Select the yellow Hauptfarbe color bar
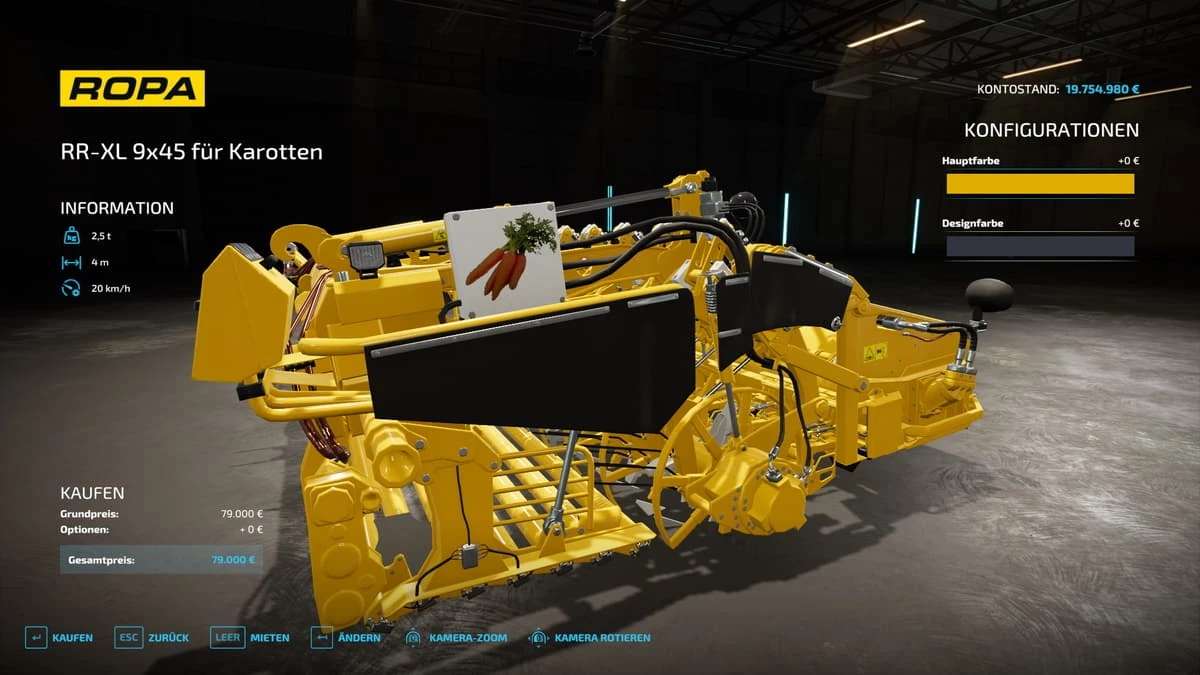This screenshot has width=1200, height=675. tap(1040, 184)
